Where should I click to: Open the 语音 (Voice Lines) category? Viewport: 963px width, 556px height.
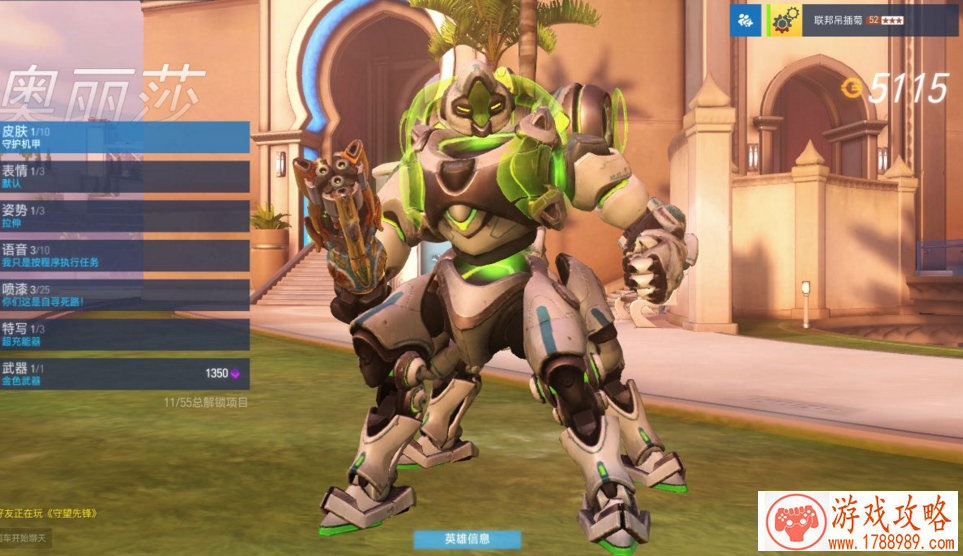(124, 255)
